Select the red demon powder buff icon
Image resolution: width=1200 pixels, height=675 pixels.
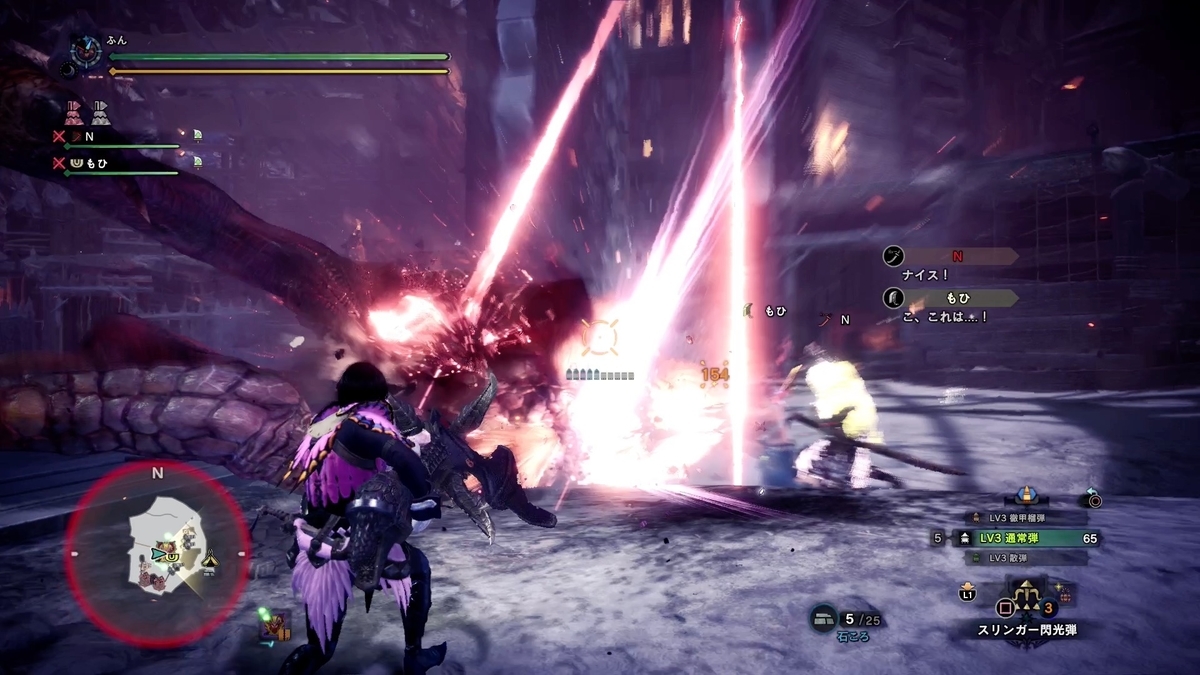click(x=75, y=111)
